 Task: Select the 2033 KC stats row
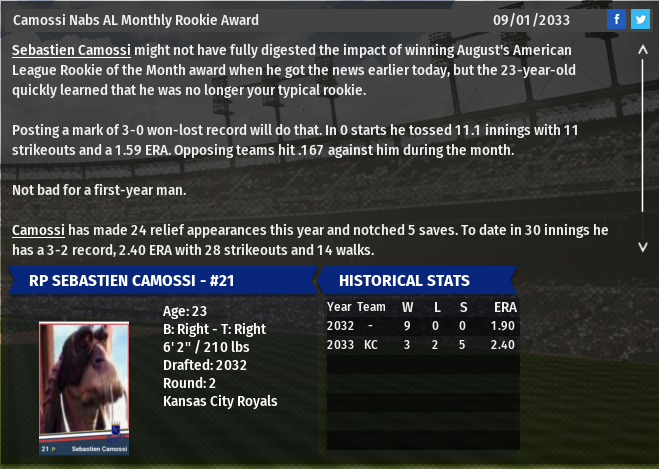coord(422,345)
